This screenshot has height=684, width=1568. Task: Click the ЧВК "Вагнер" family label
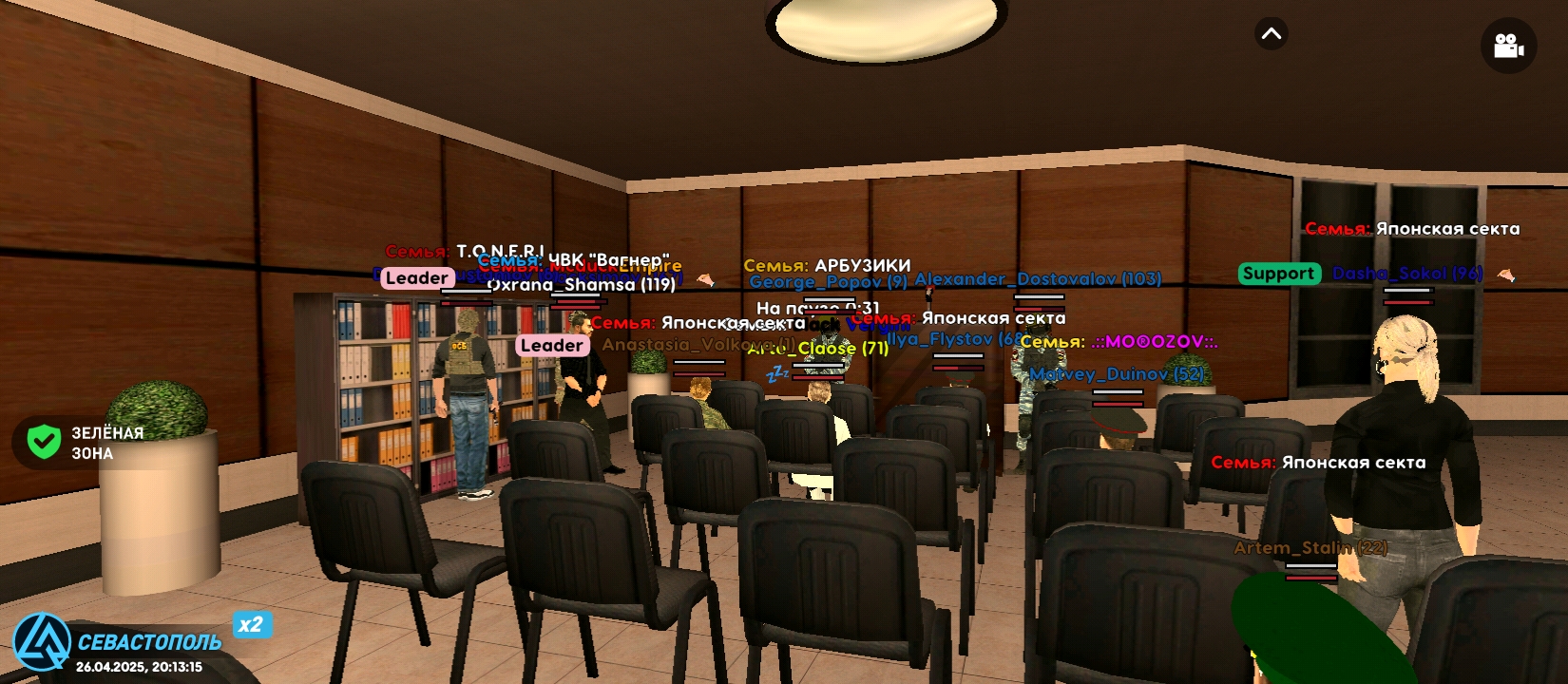click(x=609, y=256)
